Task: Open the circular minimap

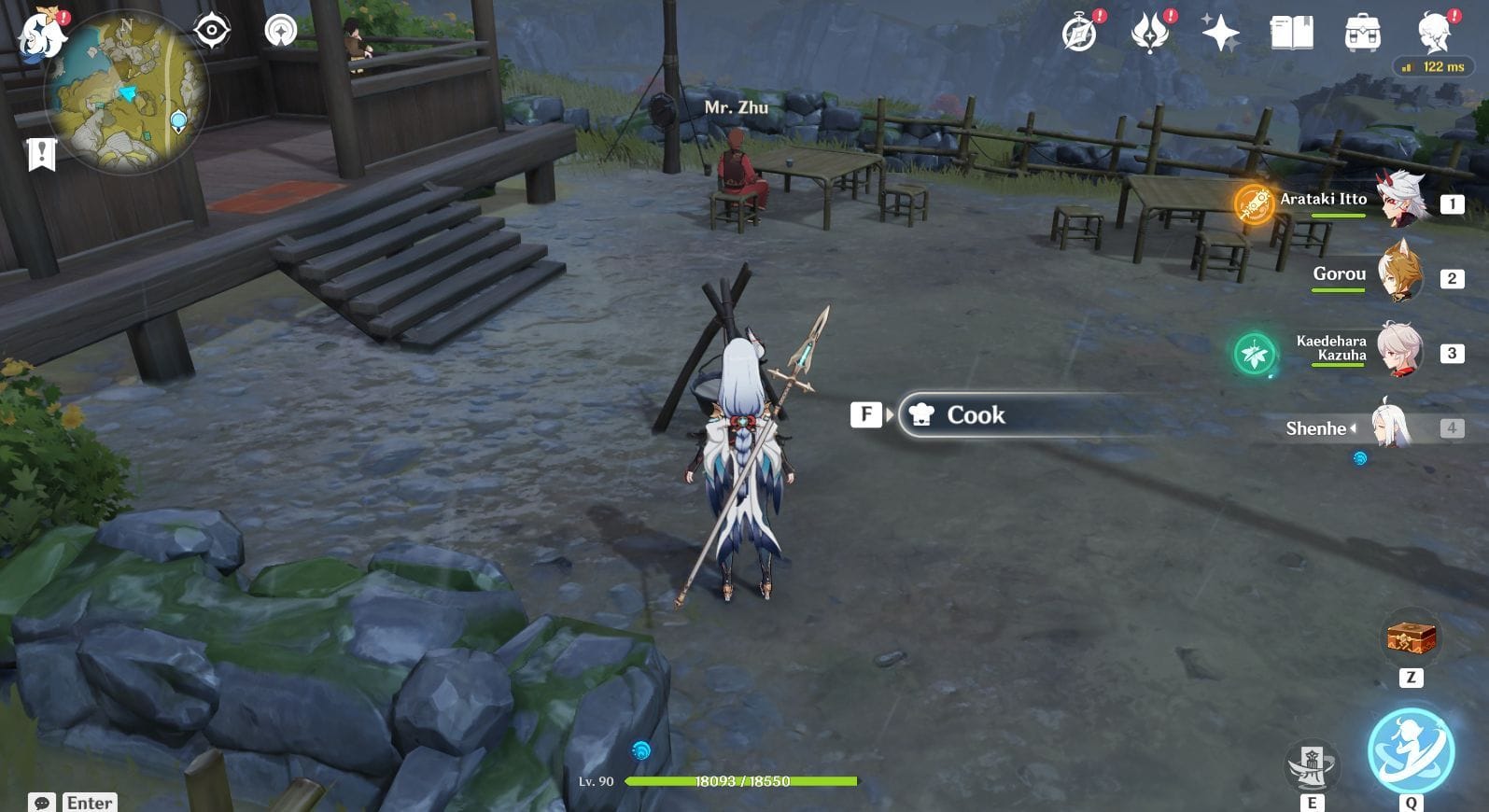Action: [128, 92]
